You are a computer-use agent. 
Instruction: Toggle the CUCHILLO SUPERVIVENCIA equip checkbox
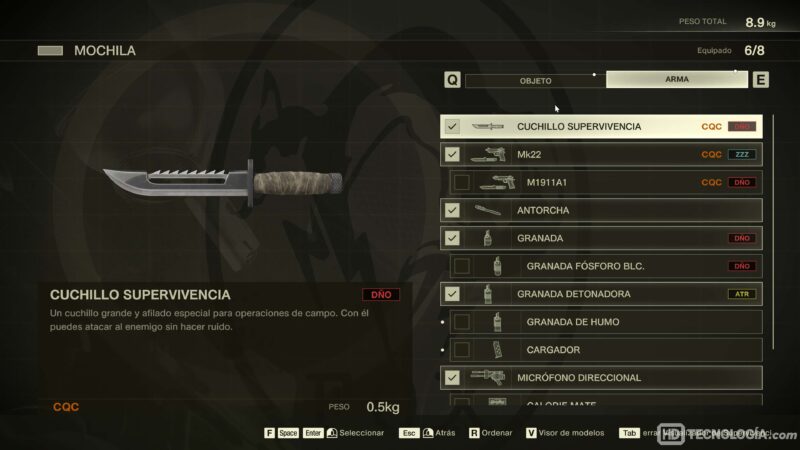click(452, 127)
